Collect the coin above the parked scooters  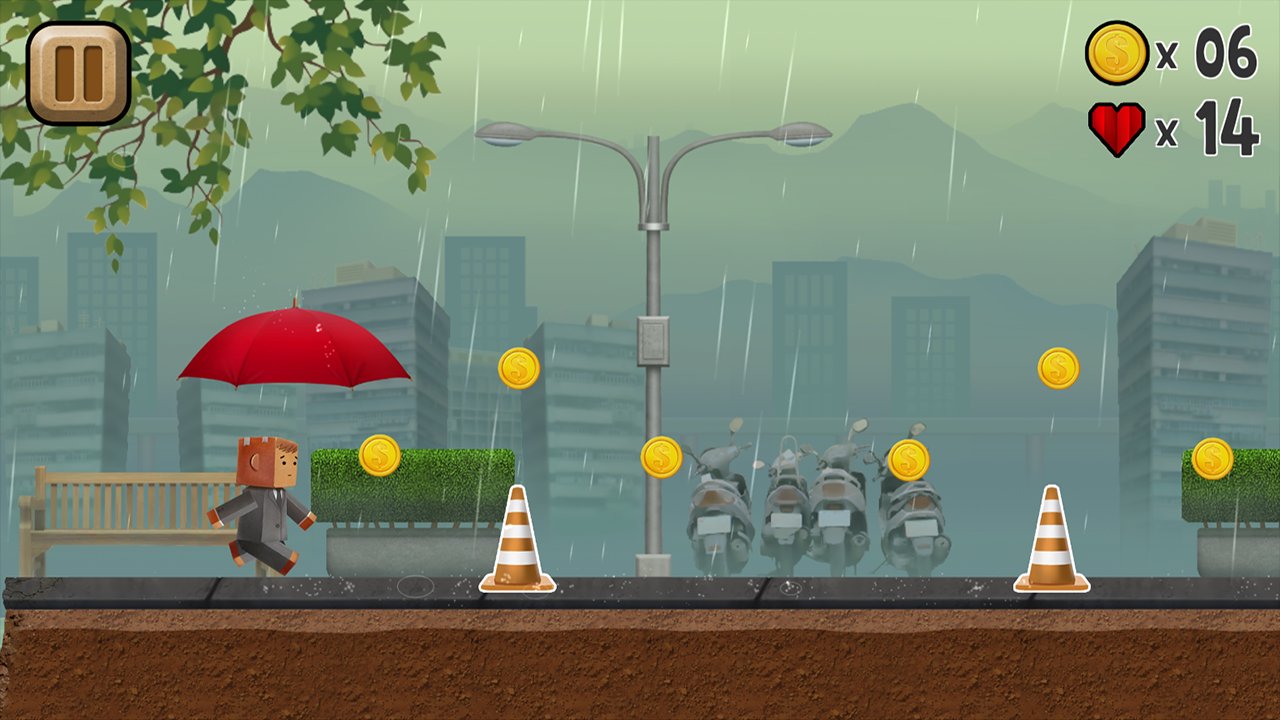point(908,458)
